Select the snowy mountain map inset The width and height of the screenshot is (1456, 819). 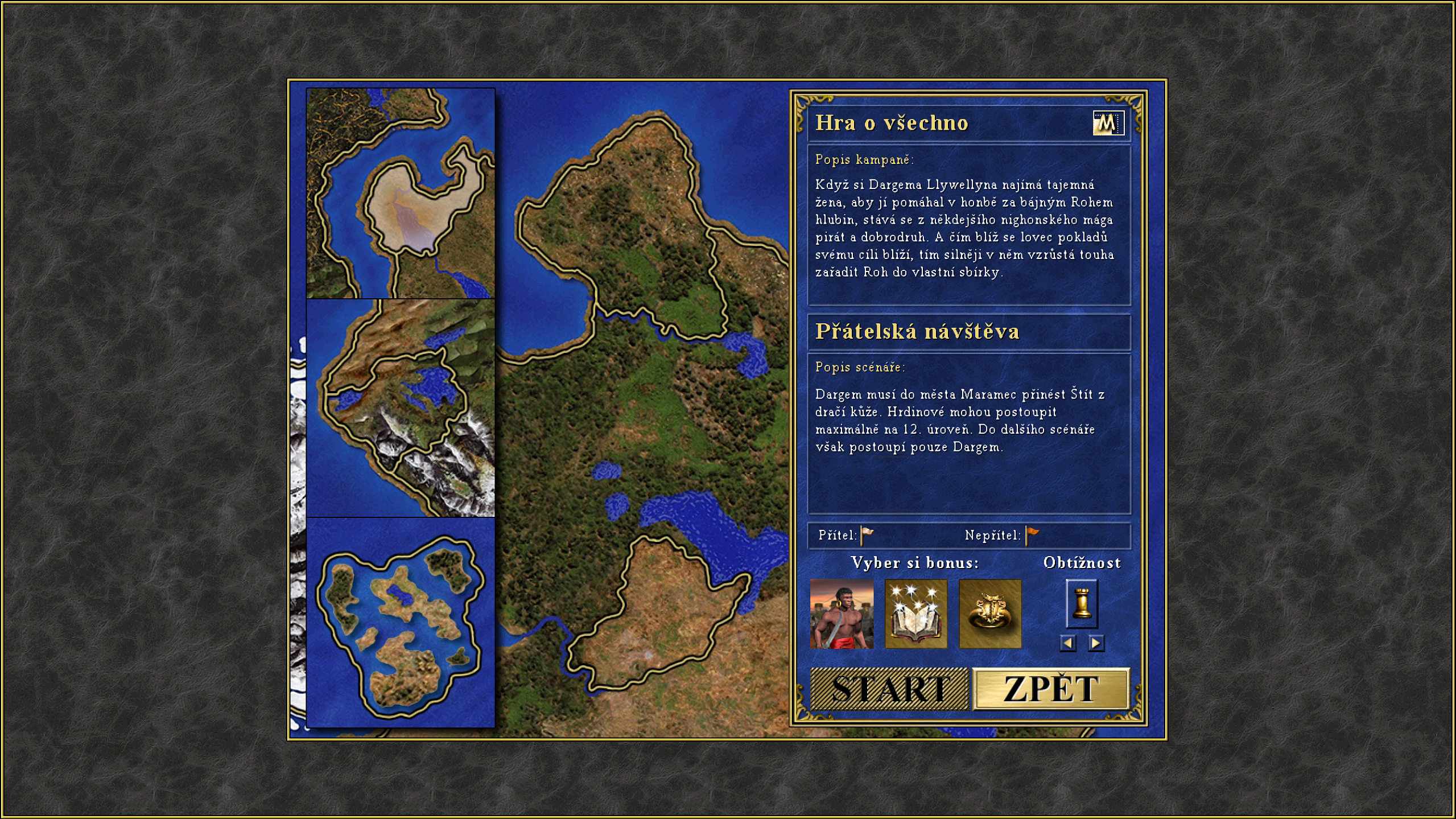coord(401,408)
